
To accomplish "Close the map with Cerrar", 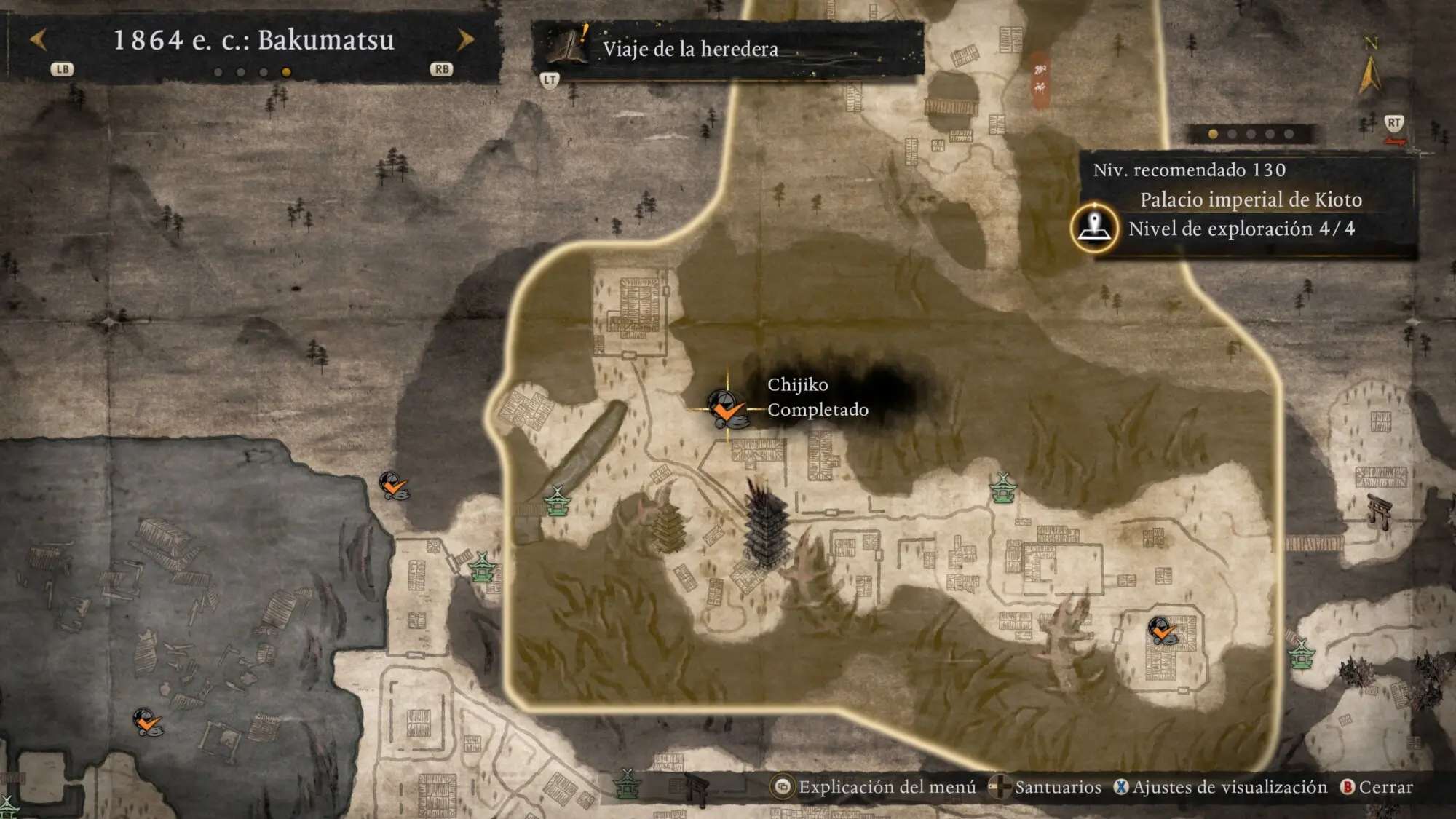I will click(1377, 787).
